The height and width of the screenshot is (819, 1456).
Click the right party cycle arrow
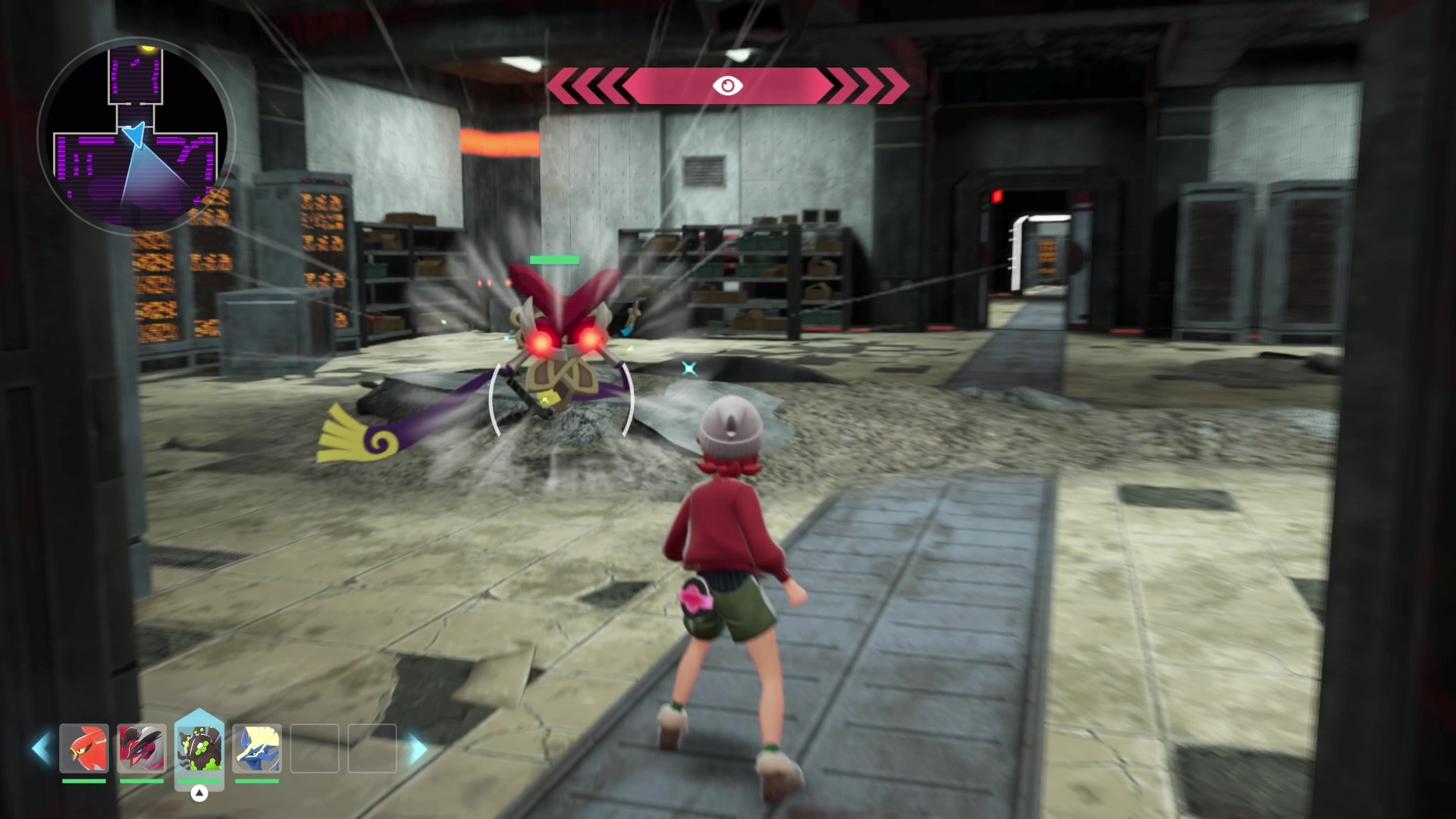[x=418, y=749]
